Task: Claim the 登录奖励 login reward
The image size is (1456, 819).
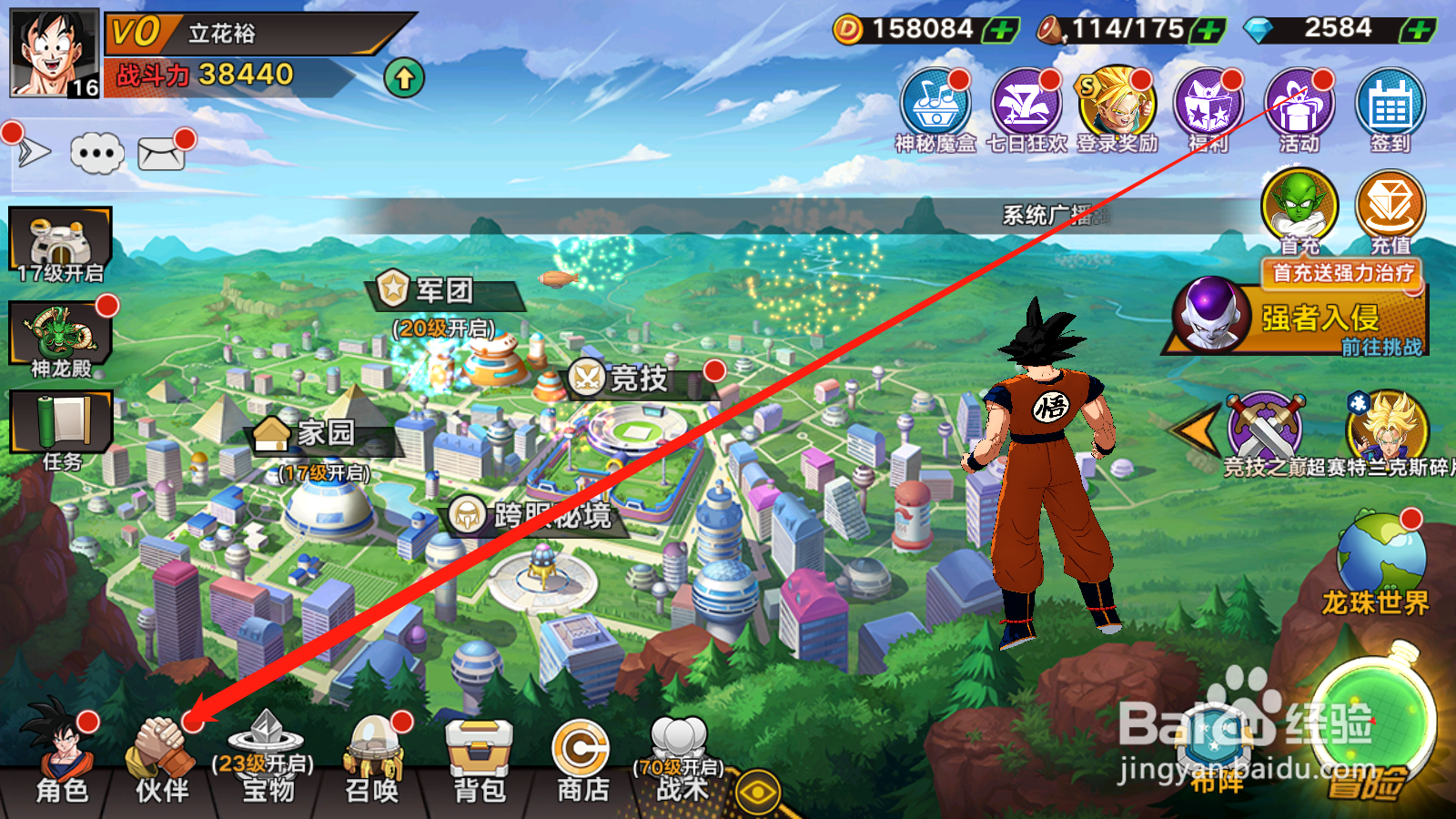Action: 1117,109
